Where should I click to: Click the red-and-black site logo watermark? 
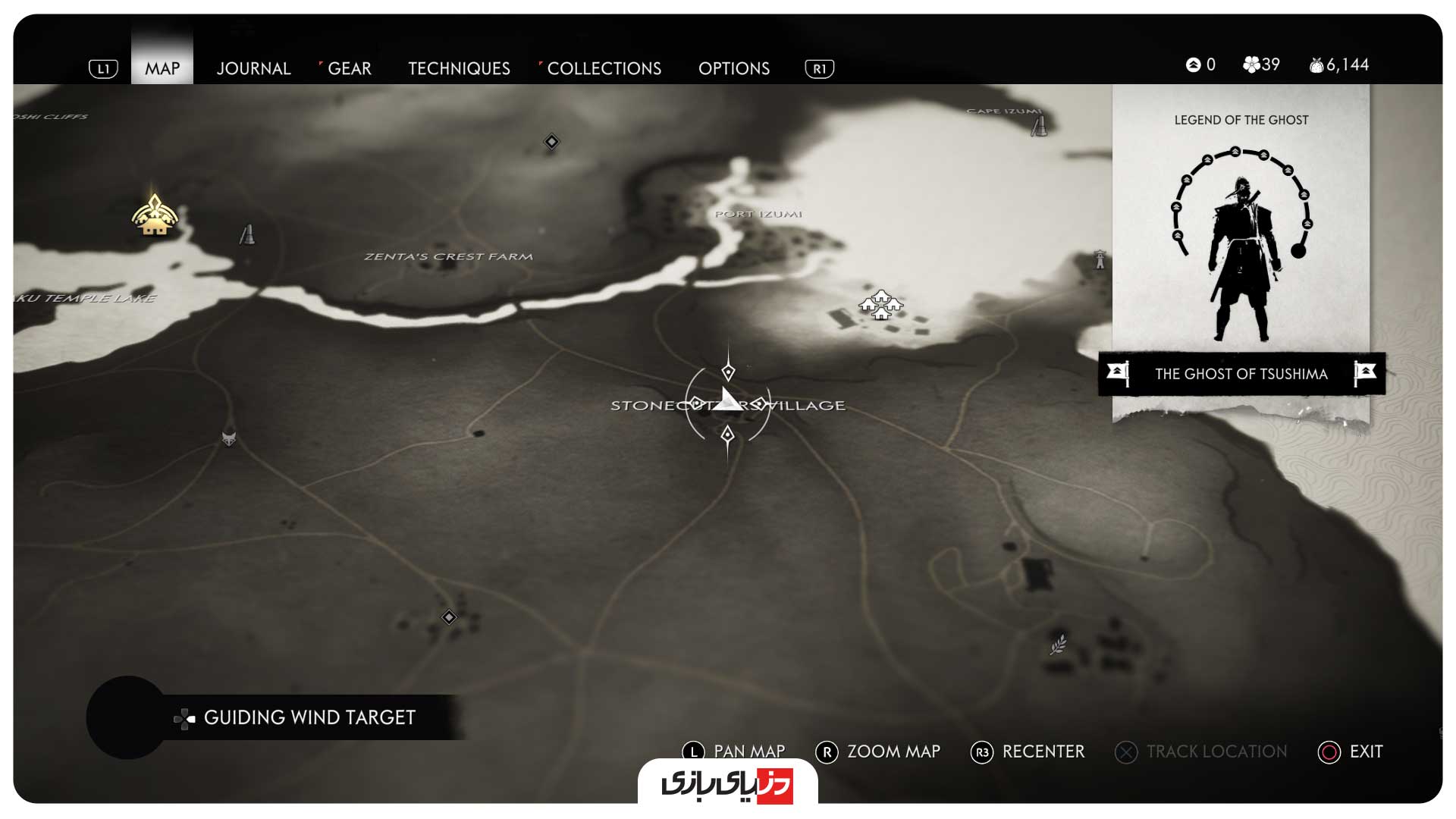(x=727, y=783)
